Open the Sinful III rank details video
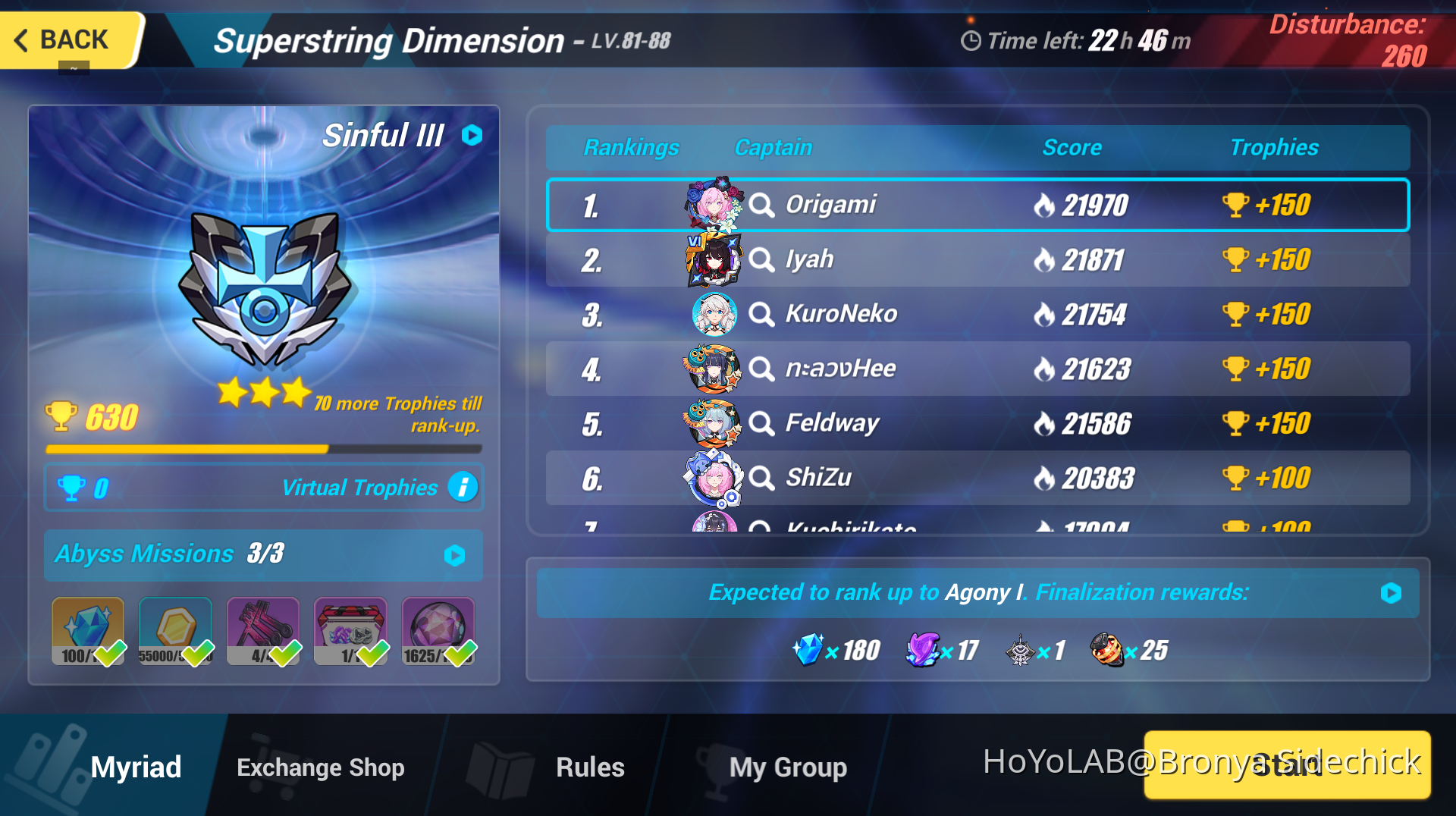 pos(470,135)
